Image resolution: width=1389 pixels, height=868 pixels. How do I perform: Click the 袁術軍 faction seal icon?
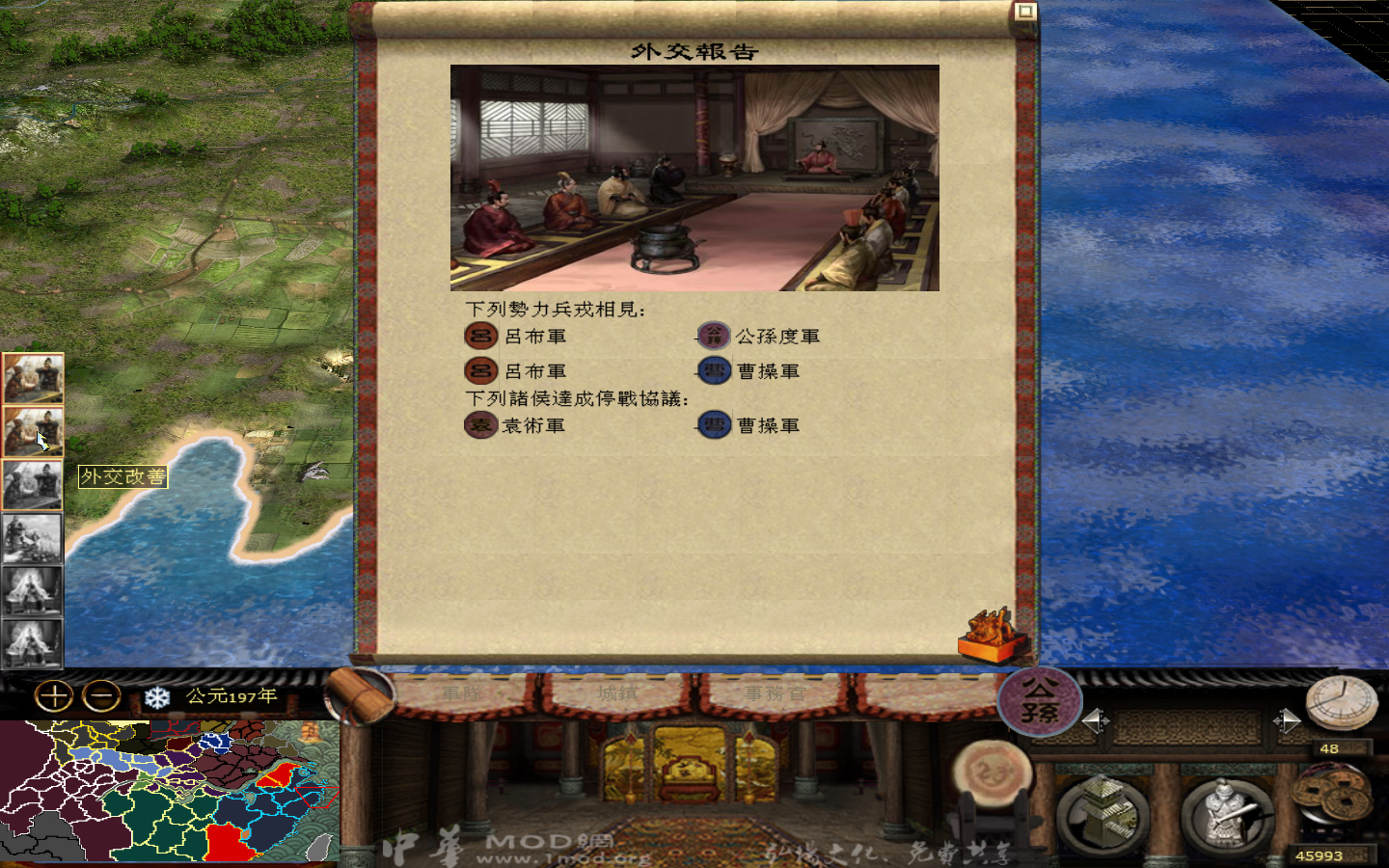[x=479, y=424]
